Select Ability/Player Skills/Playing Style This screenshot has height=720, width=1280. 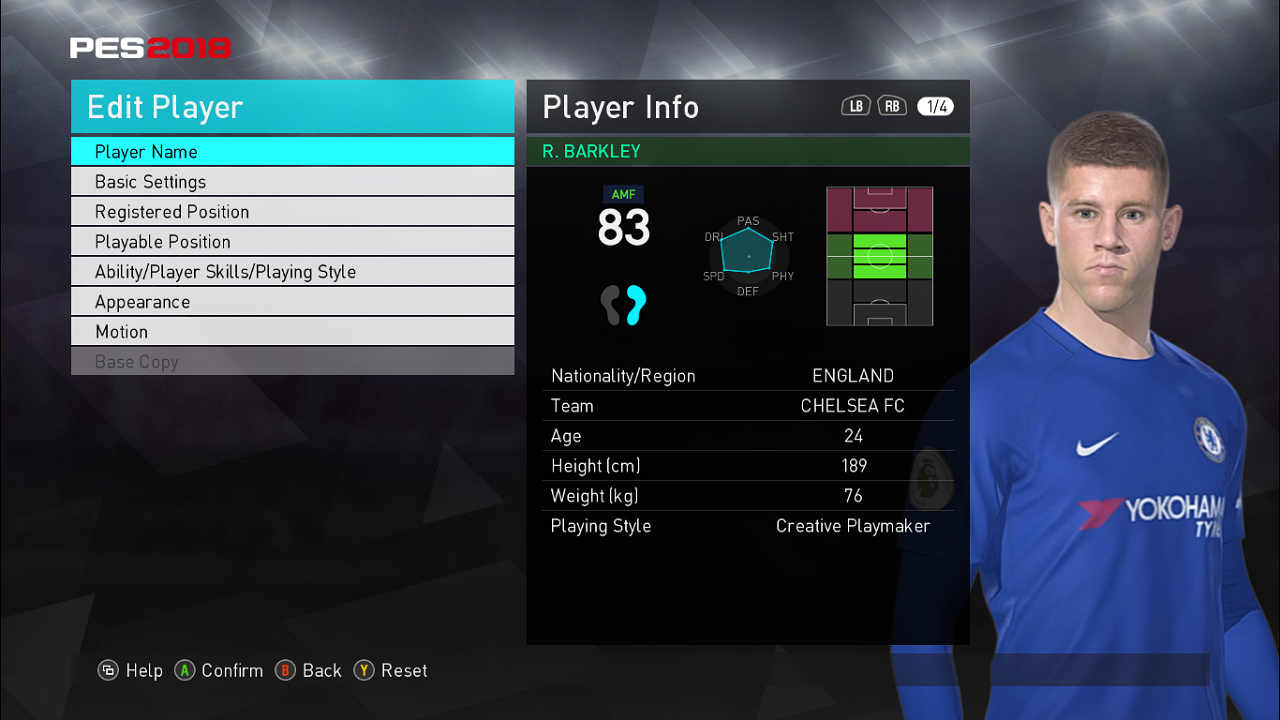point(292,272)
